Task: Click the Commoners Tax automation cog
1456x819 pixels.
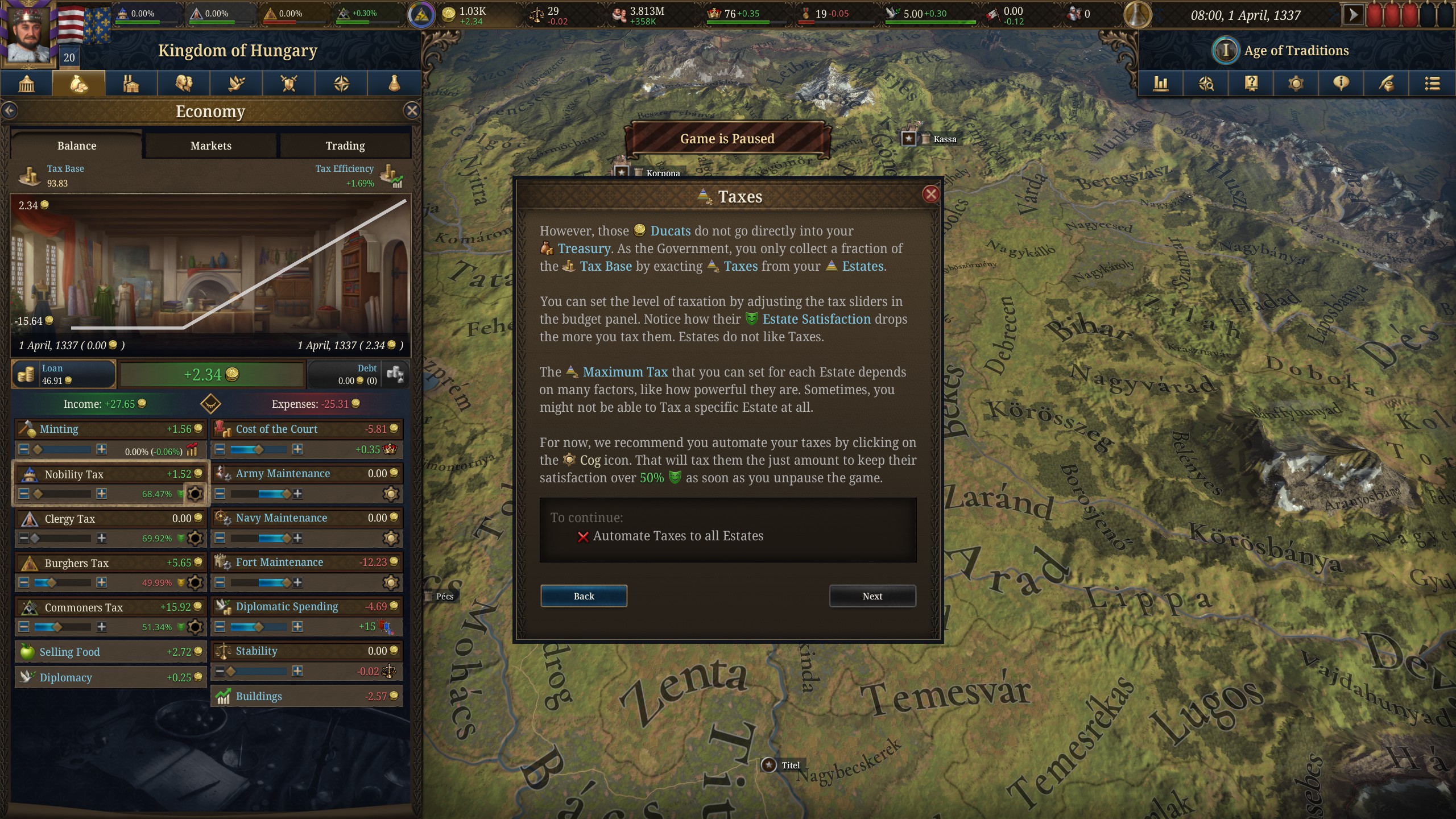Action: pos(195,627)
